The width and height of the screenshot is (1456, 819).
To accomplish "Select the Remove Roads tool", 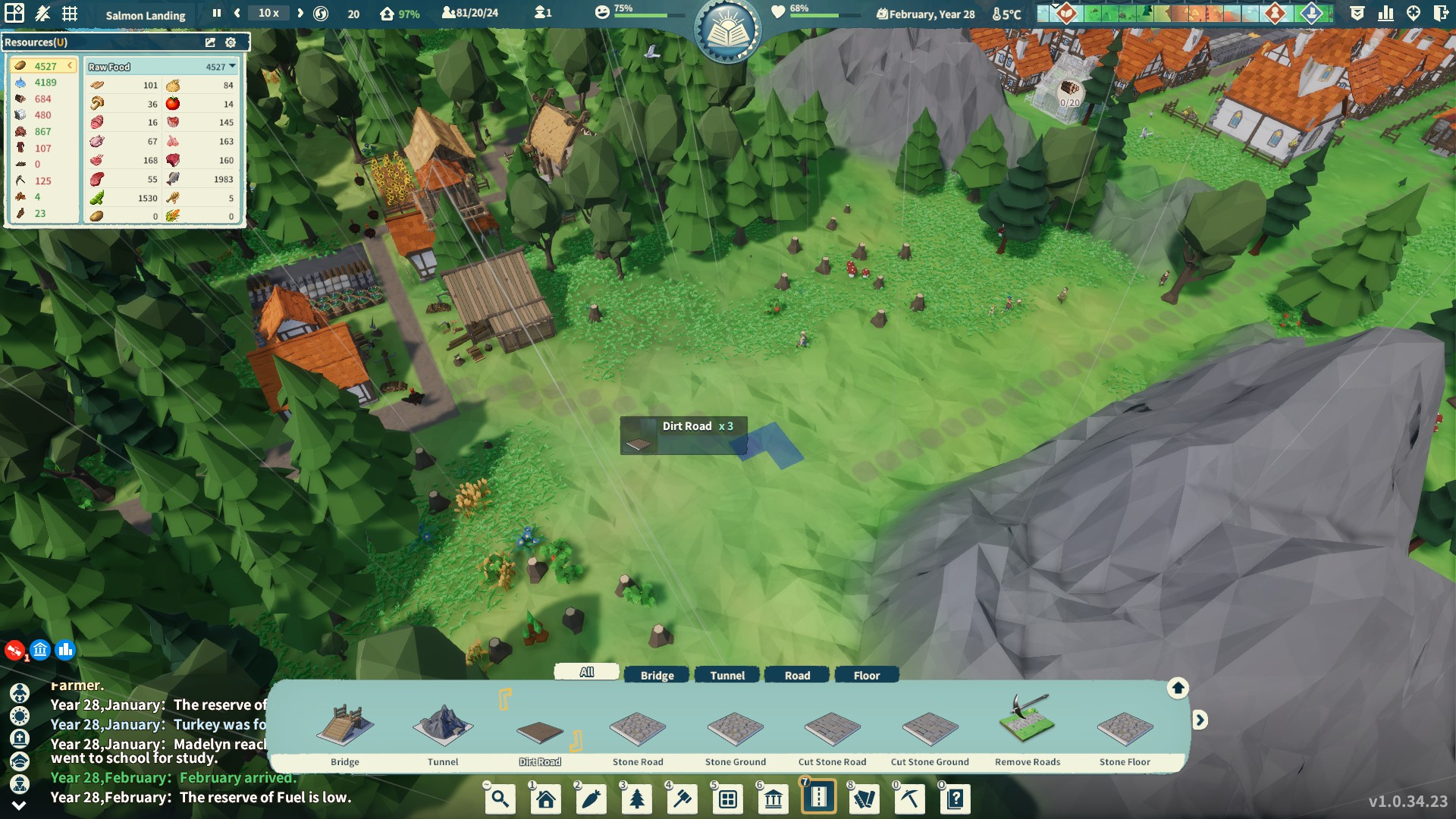I will 1028,728.
